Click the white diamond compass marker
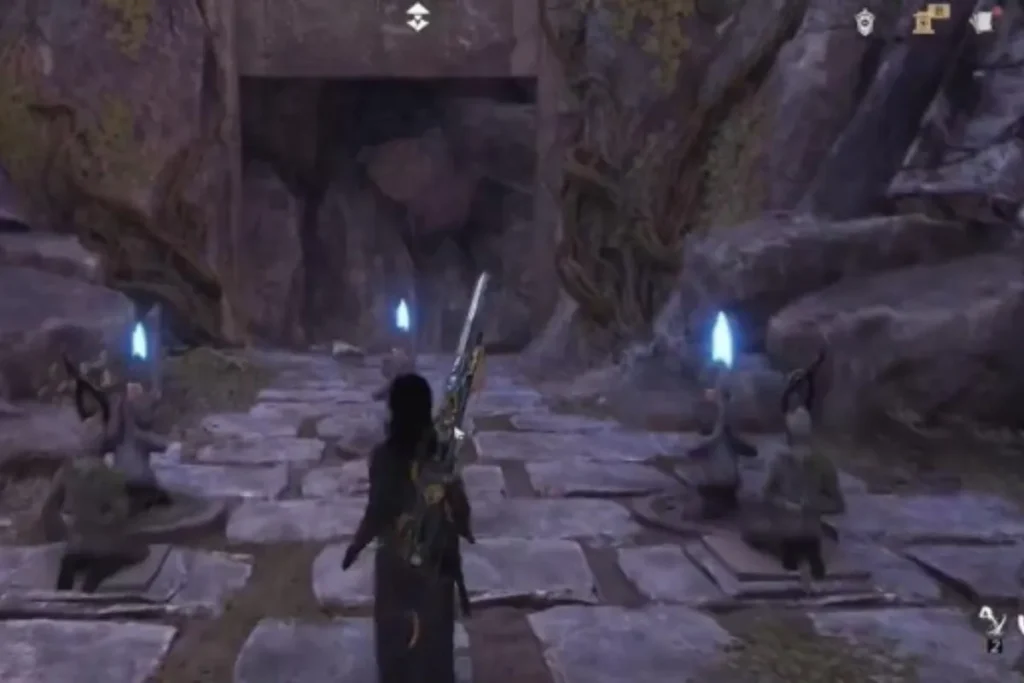Image resolution: width=1024 pixels, height=683 pixels. point(417,16)
